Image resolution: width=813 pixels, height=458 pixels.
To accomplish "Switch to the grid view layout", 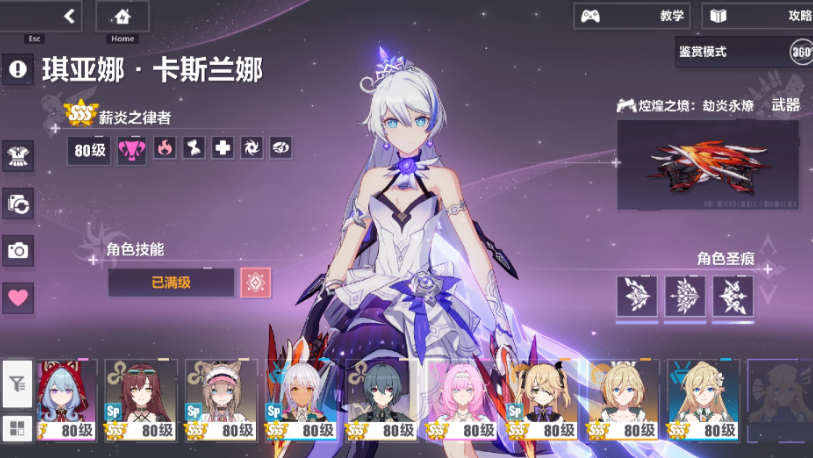I will [17, 427].
